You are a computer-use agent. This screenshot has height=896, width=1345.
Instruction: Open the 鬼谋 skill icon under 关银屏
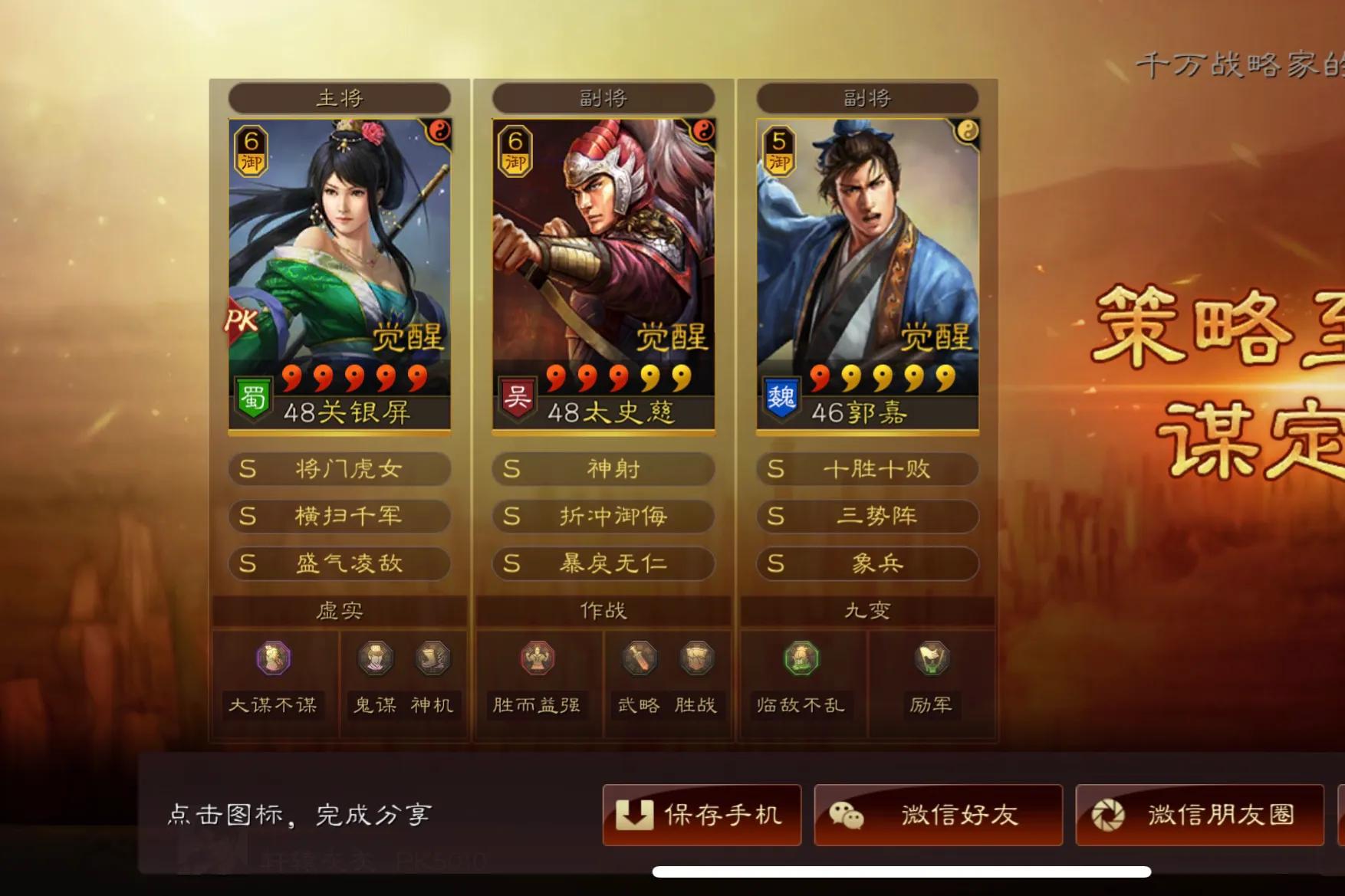point(373,658)
